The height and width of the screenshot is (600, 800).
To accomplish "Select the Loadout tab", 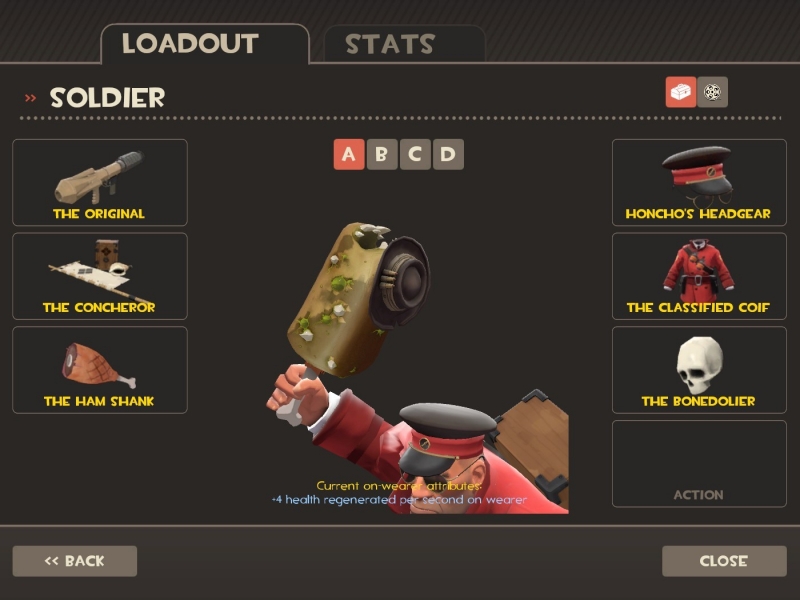I will 204,44.
